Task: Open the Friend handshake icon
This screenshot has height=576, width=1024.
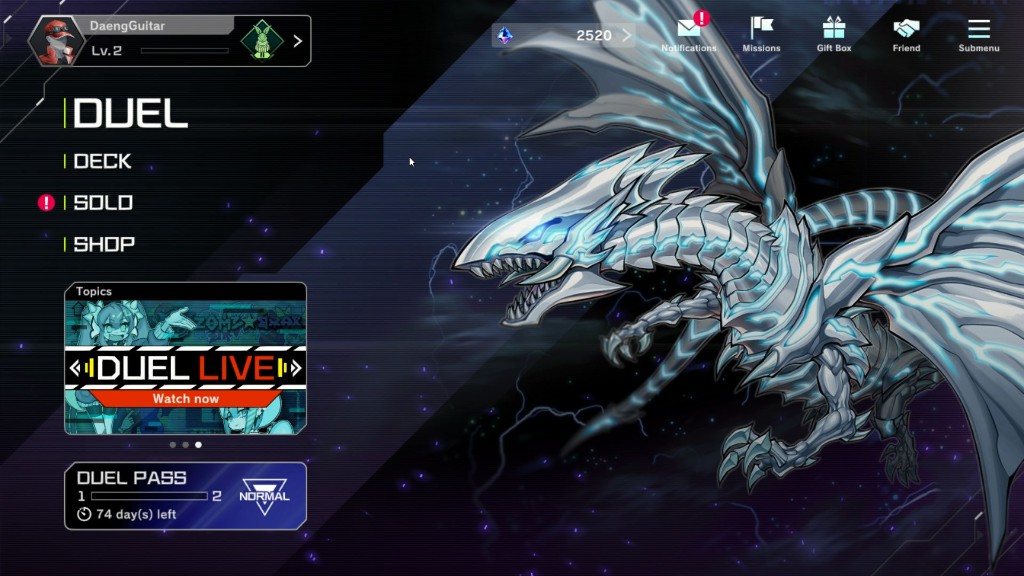Action: coord(906,34)
